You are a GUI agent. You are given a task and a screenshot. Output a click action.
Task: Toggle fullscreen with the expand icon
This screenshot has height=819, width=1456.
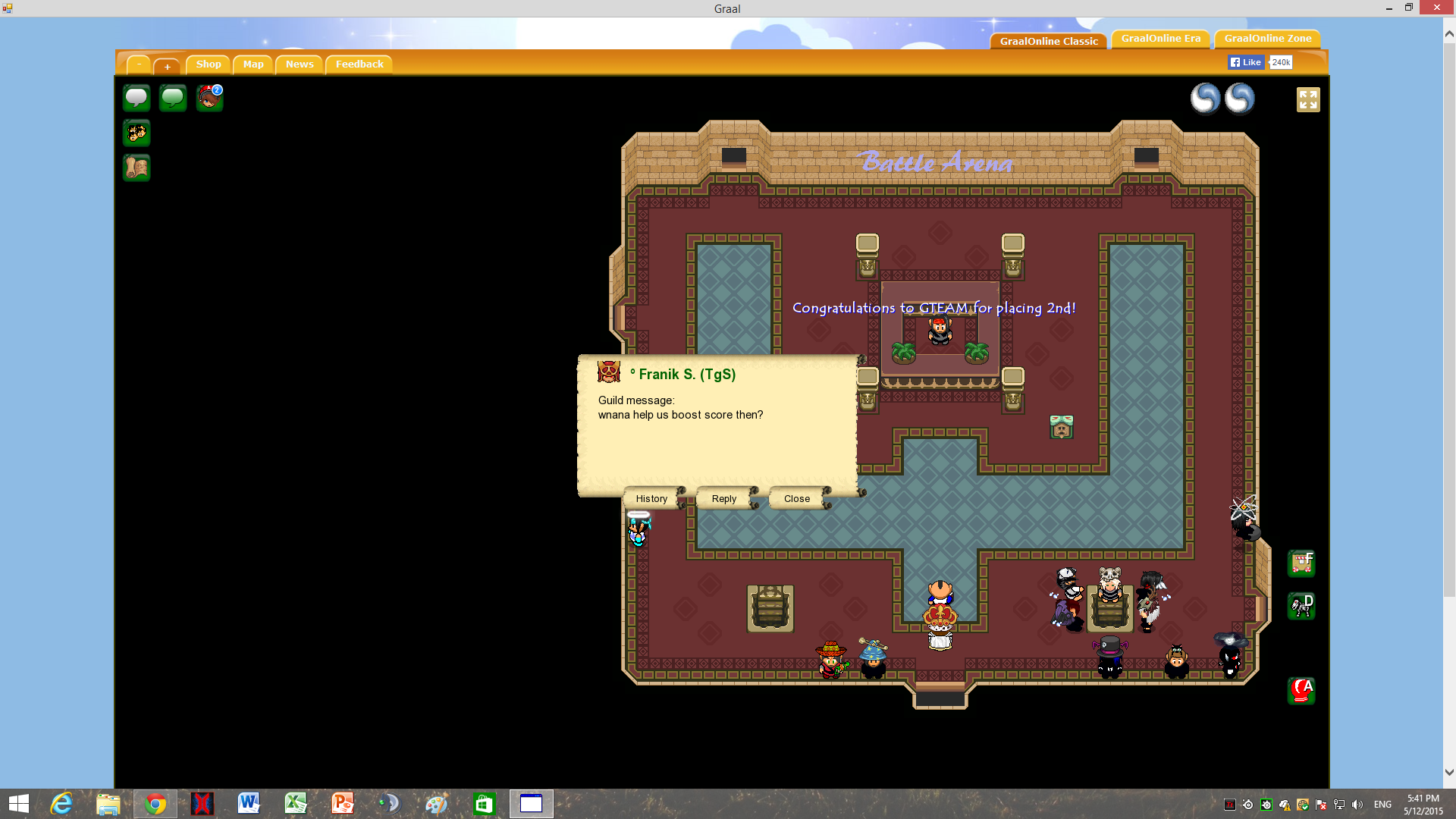pyautogui.click(x=1308, y=99)
